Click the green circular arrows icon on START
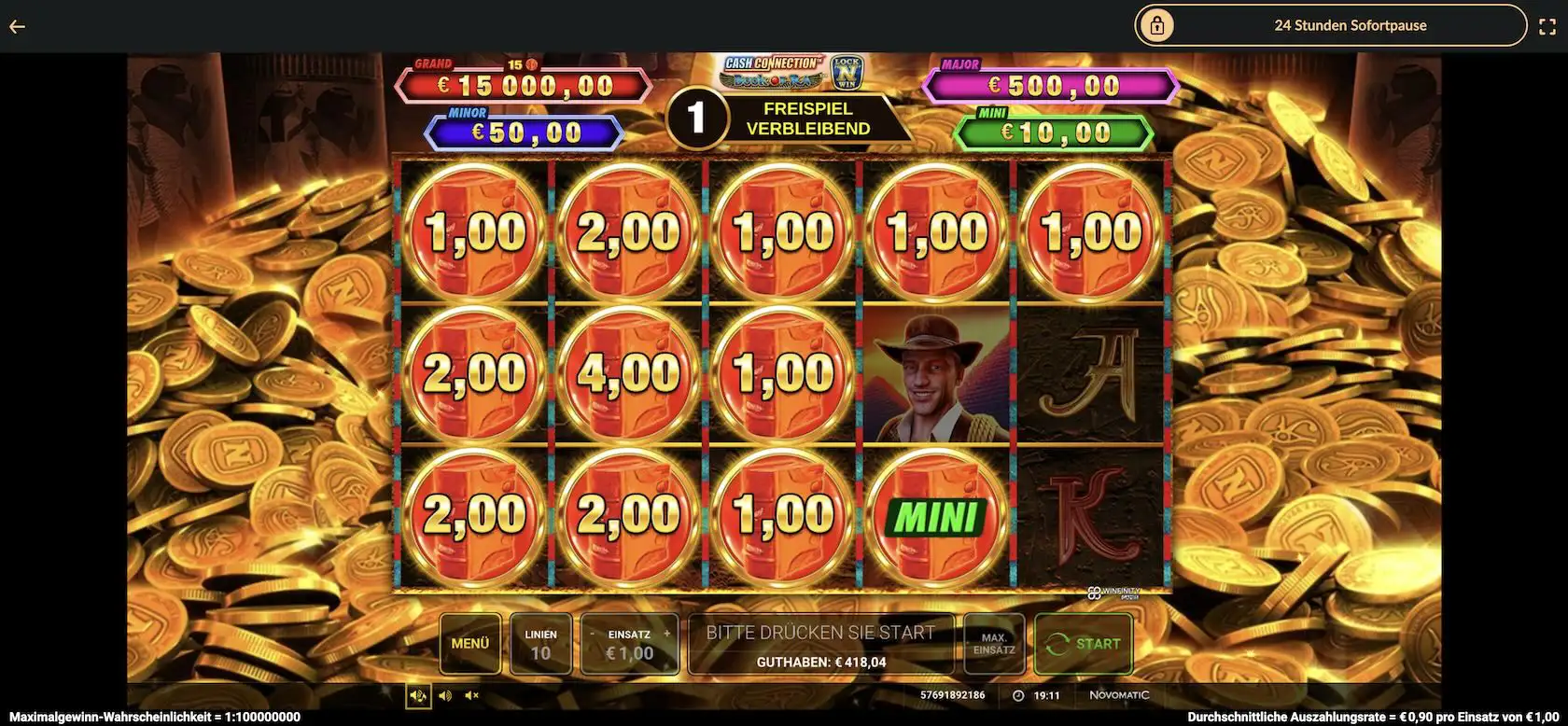Screen dimensions: 1568x726 1058,643
